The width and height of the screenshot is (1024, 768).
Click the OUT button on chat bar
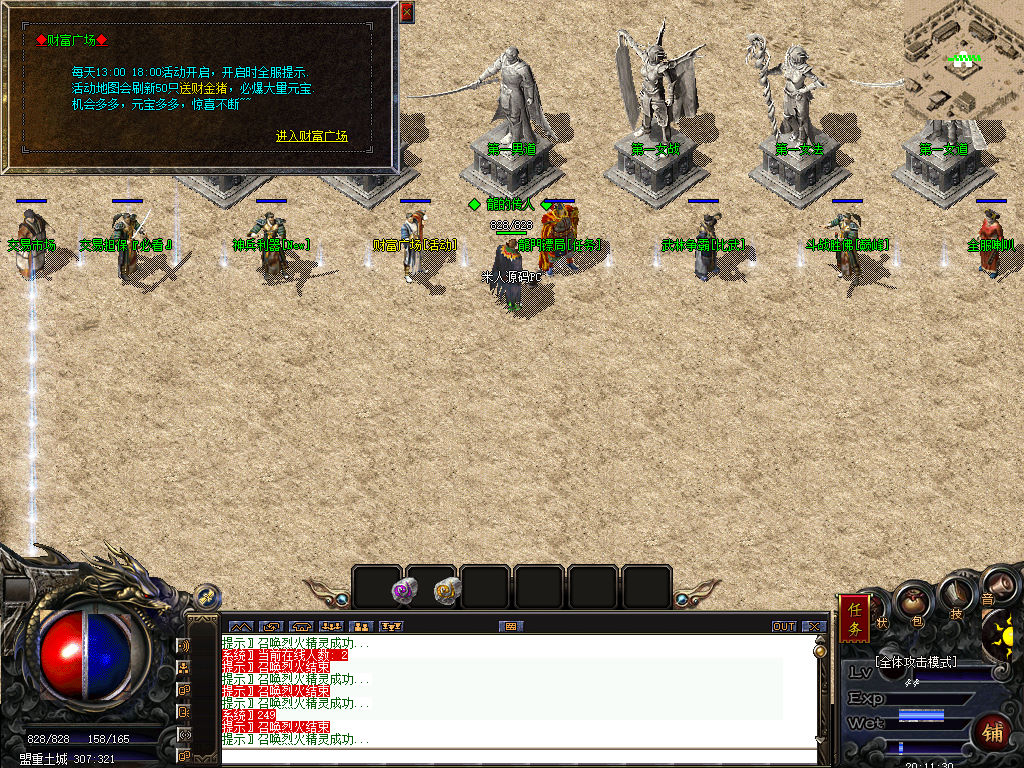click(784, 626)
